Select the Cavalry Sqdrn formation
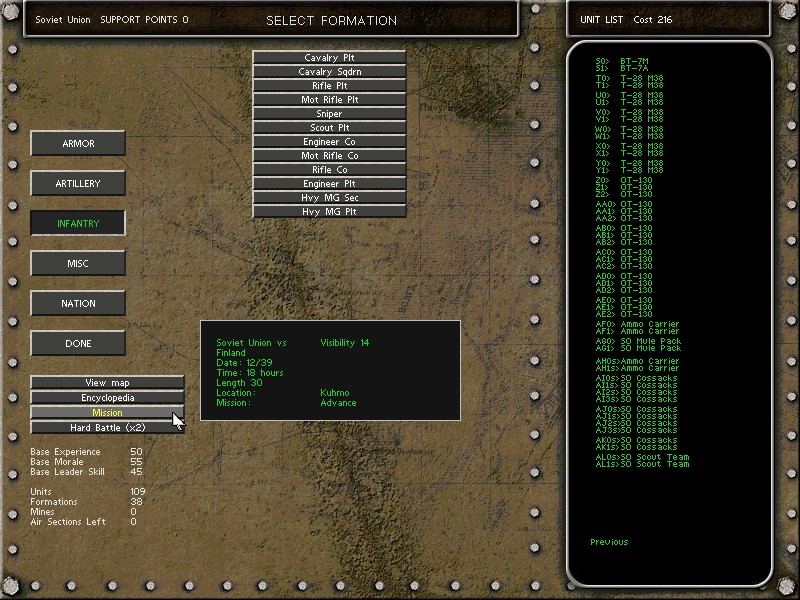The width and height of the screenshot is (800, 600). click(329, 72)
